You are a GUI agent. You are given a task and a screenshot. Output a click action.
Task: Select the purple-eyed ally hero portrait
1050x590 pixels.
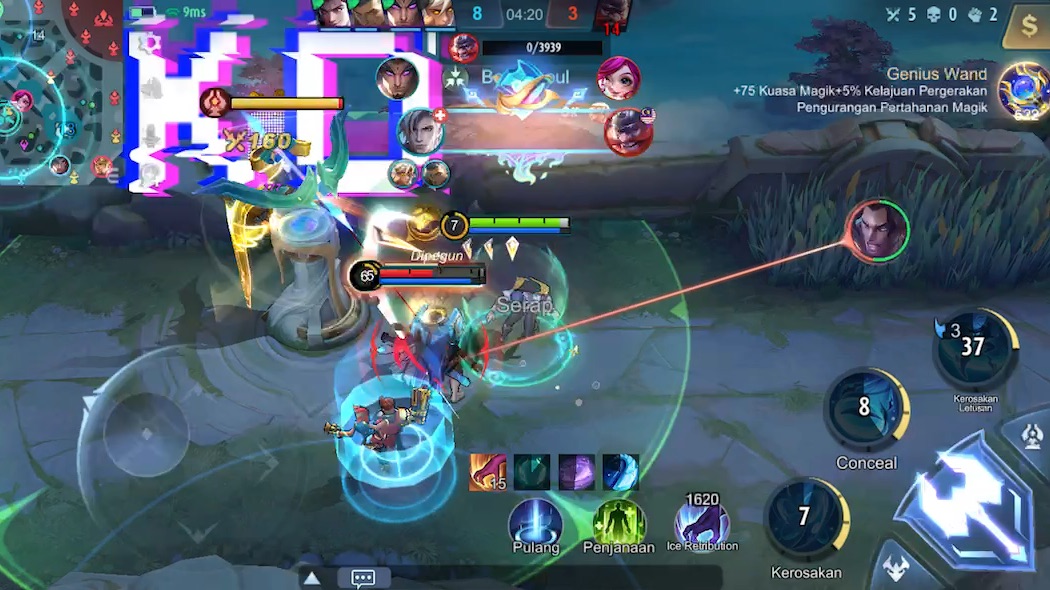coord(397,78)
